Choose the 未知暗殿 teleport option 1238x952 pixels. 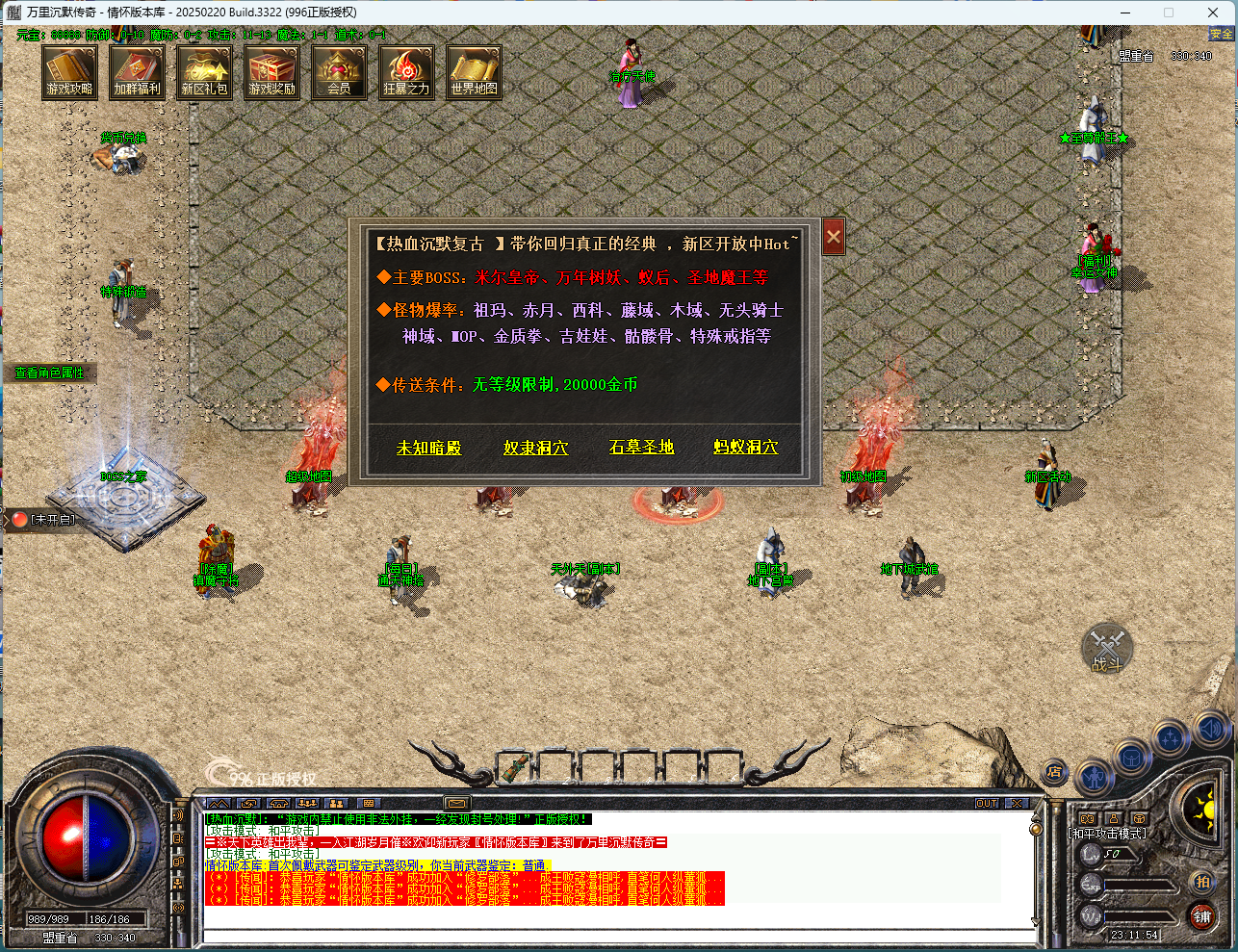pyautogui.click(x=429, y=448)
